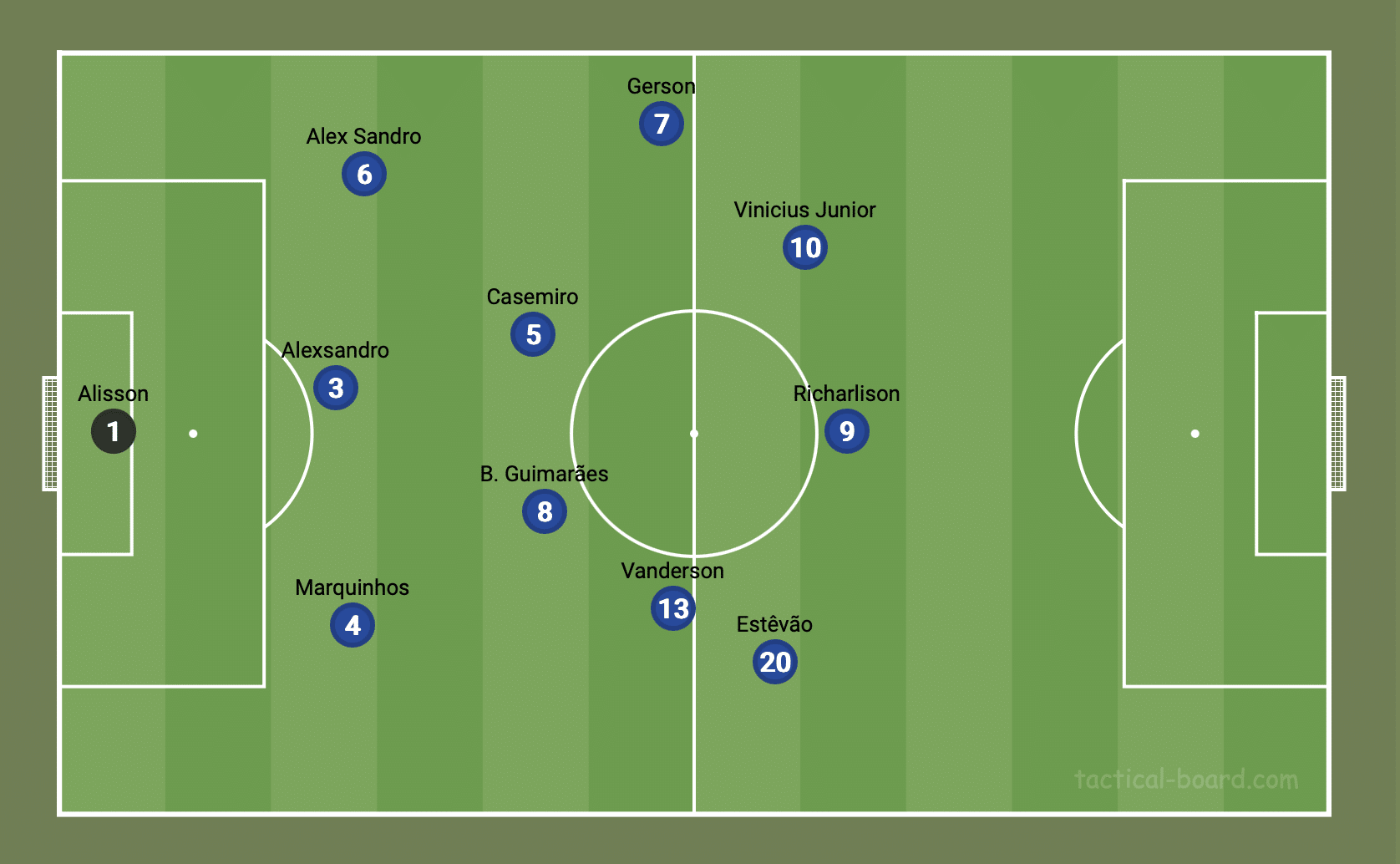Pick Marquinhos' number 4 token
The image size is (1400, 864).
(x=353, y=625)
